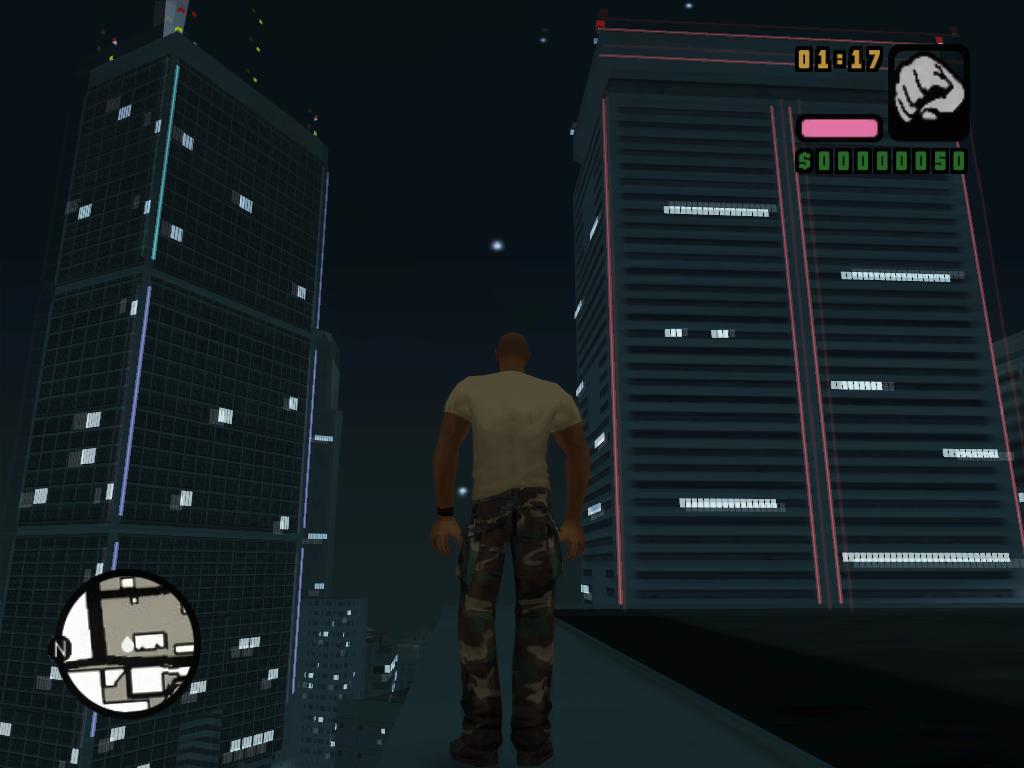
Task: Select the fist weapon icon
Action: [928, 91]
